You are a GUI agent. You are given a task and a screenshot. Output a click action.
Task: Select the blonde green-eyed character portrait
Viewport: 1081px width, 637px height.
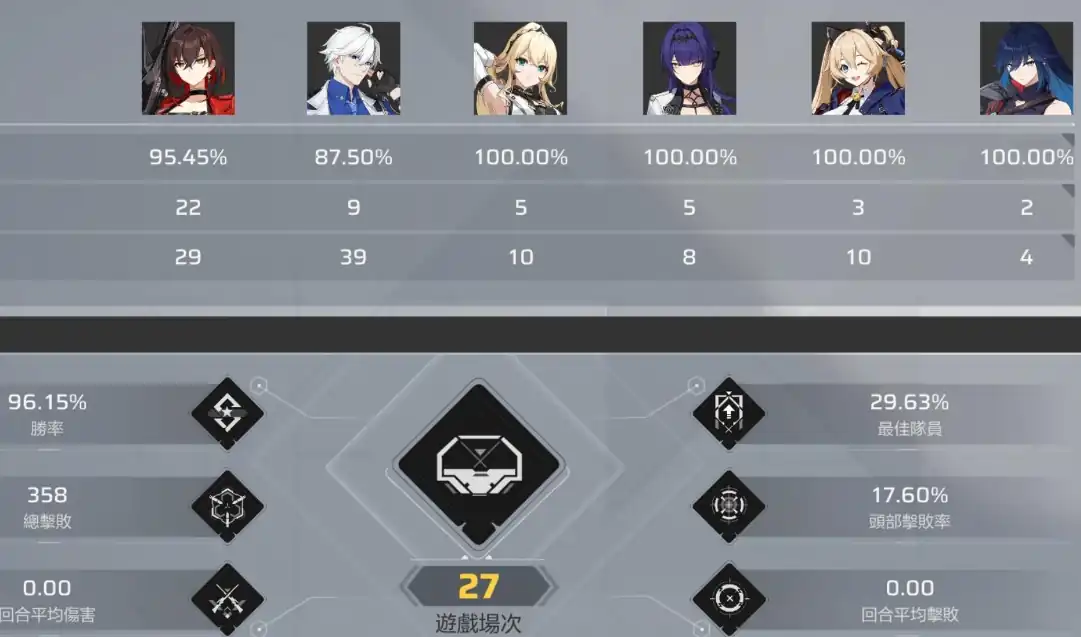(x=520, y=68)
